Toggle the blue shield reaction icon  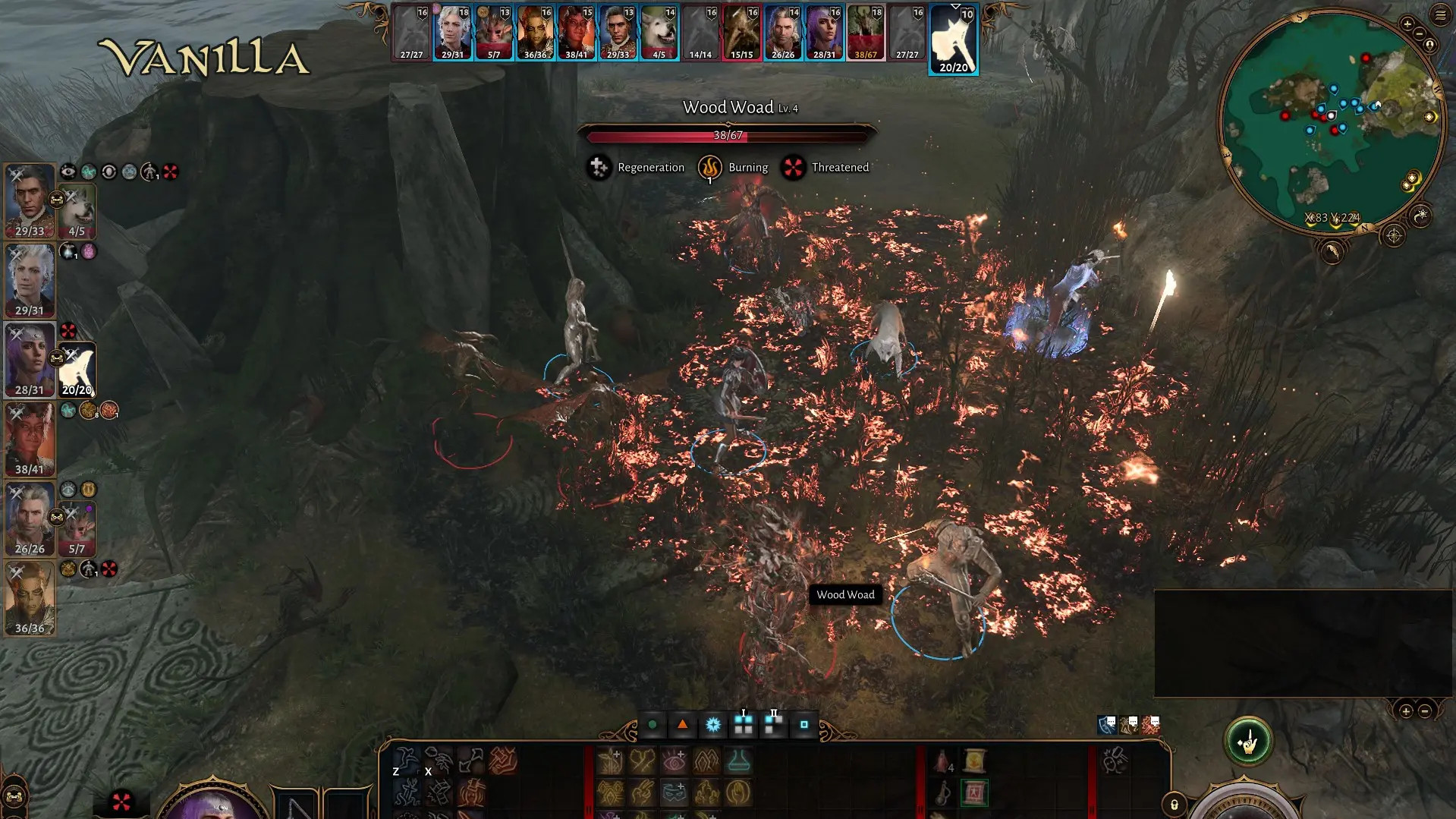point(1107,725)
